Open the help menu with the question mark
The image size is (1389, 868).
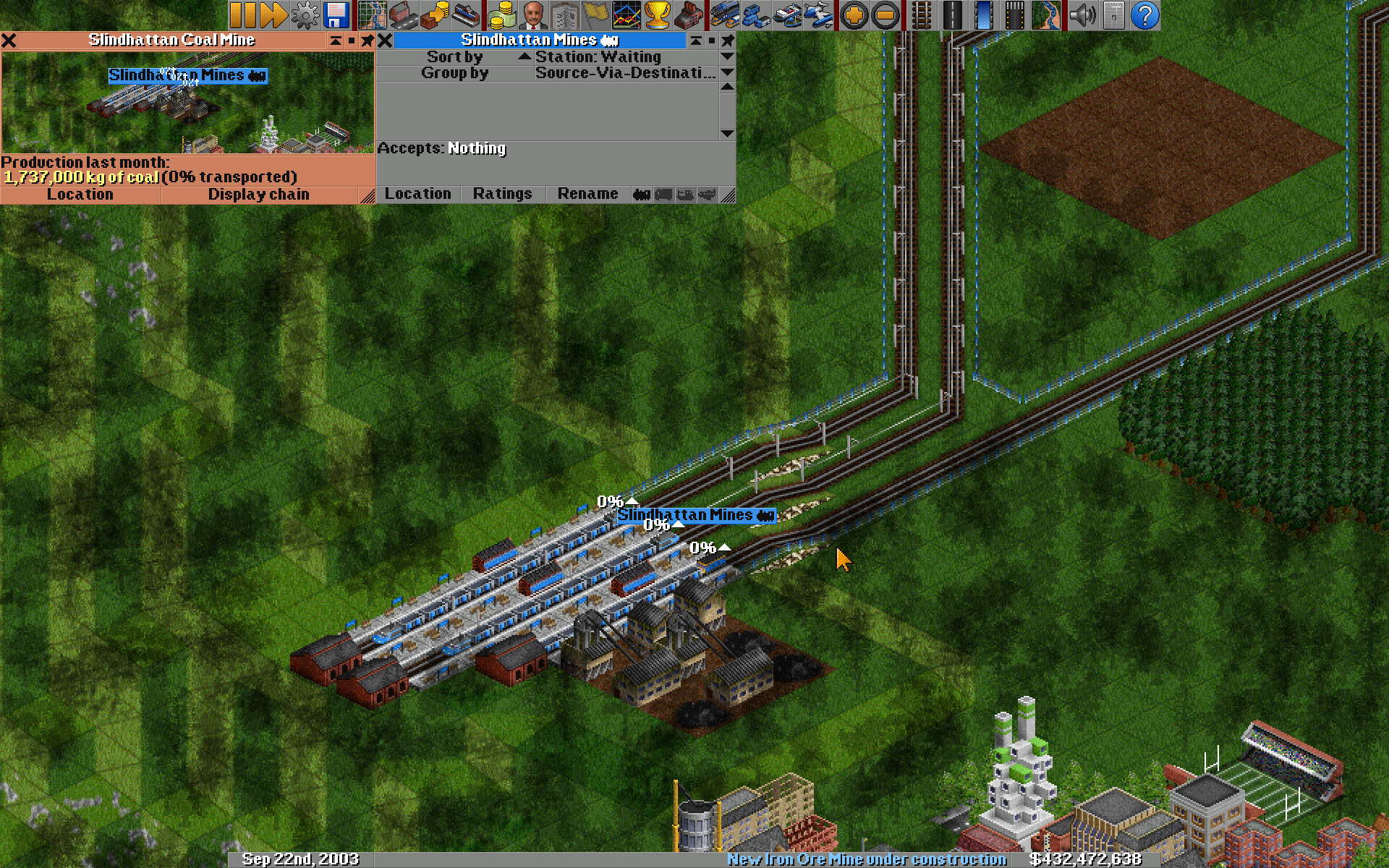pos(1144,14)
